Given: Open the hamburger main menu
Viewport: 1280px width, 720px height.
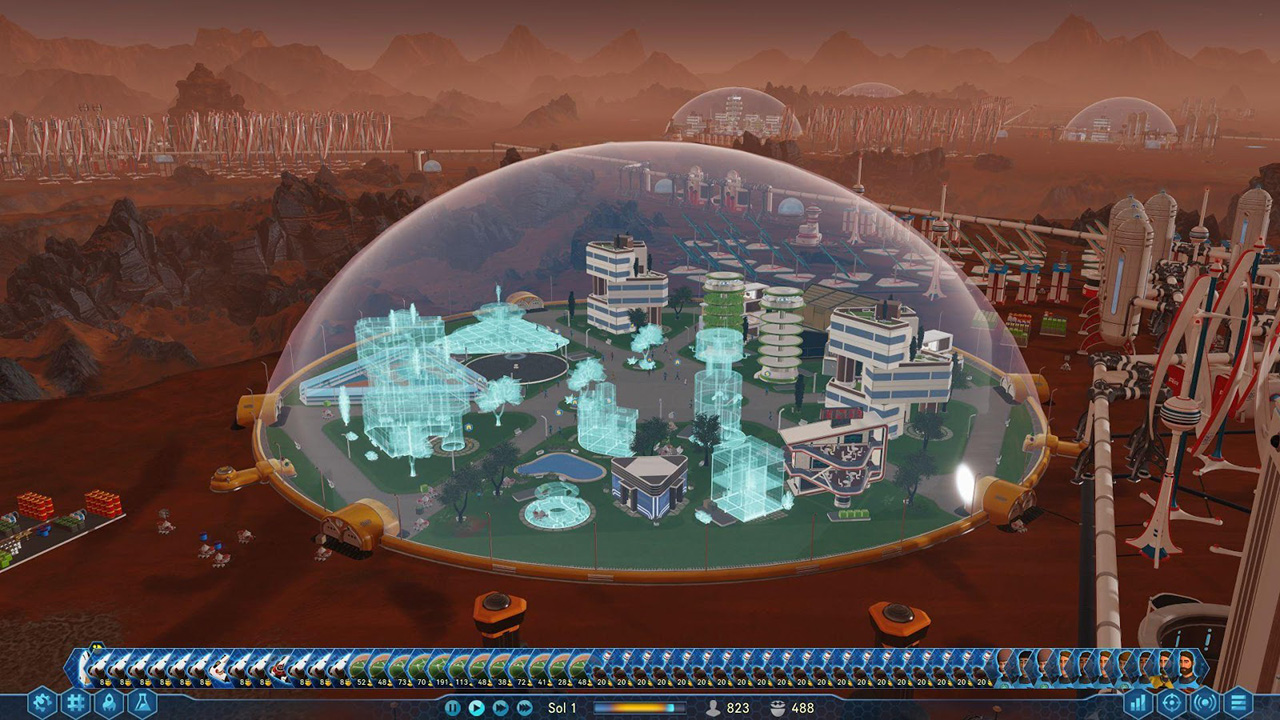Looking at the screenshot, I should [1239, 702].
